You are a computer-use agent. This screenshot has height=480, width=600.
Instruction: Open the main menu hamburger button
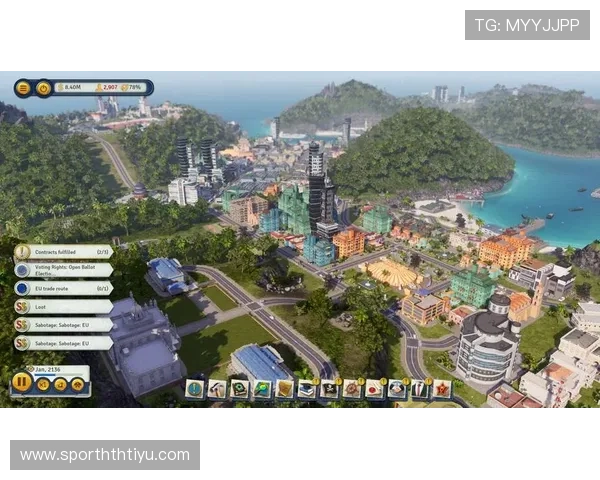23,88
